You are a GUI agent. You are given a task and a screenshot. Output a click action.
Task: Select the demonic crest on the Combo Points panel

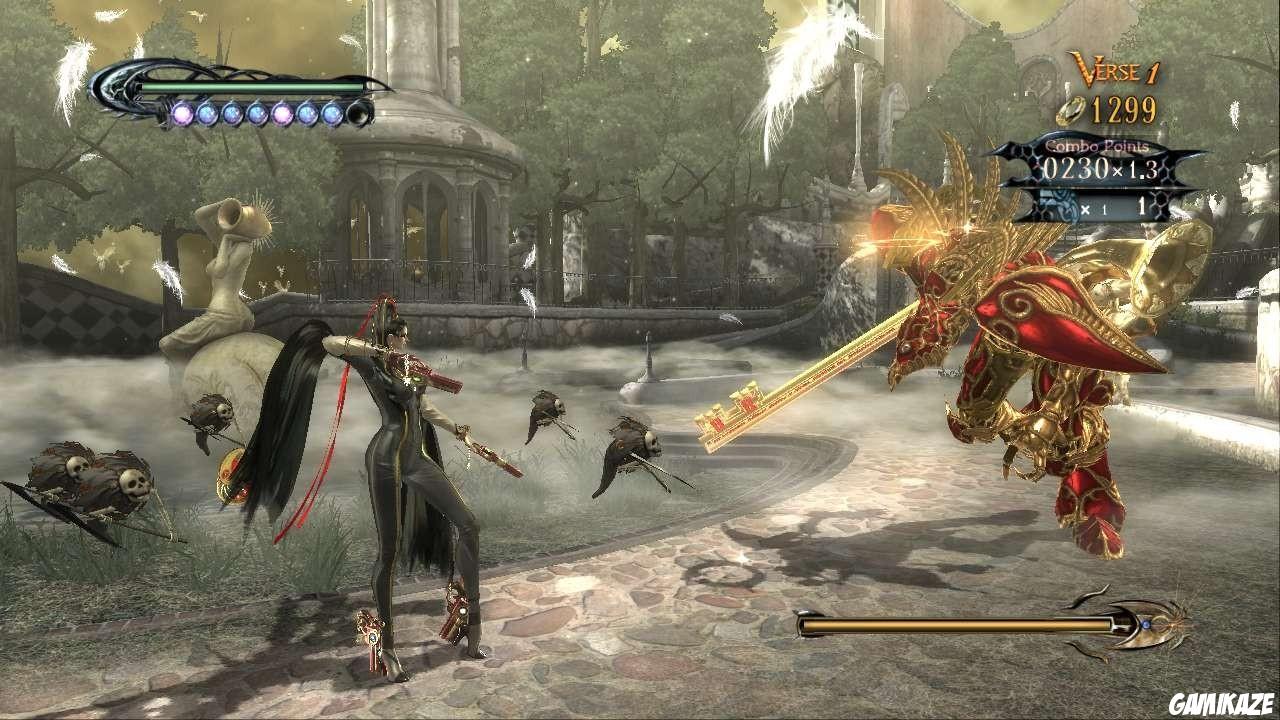1060,204
